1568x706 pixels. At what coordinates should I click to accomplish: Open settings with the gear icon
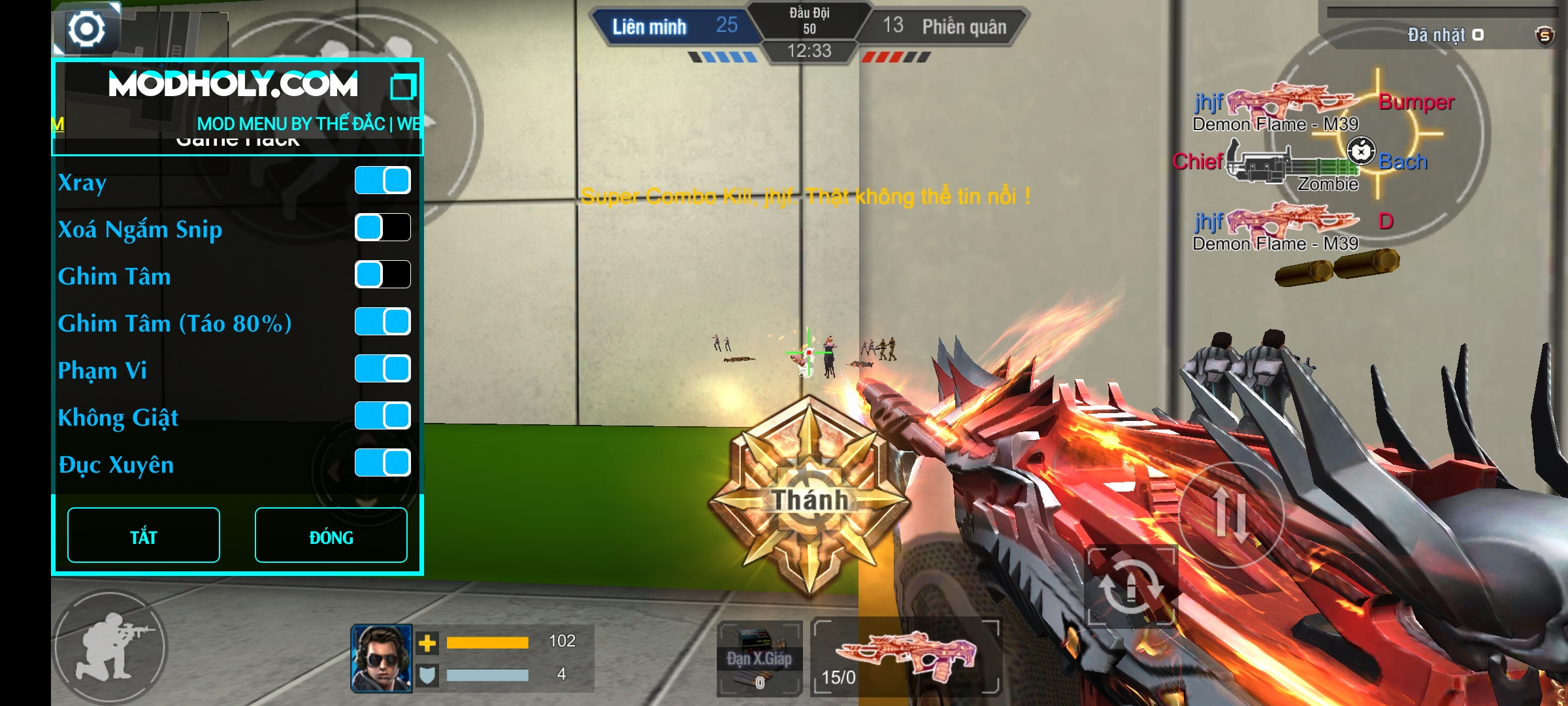[86, 29]
